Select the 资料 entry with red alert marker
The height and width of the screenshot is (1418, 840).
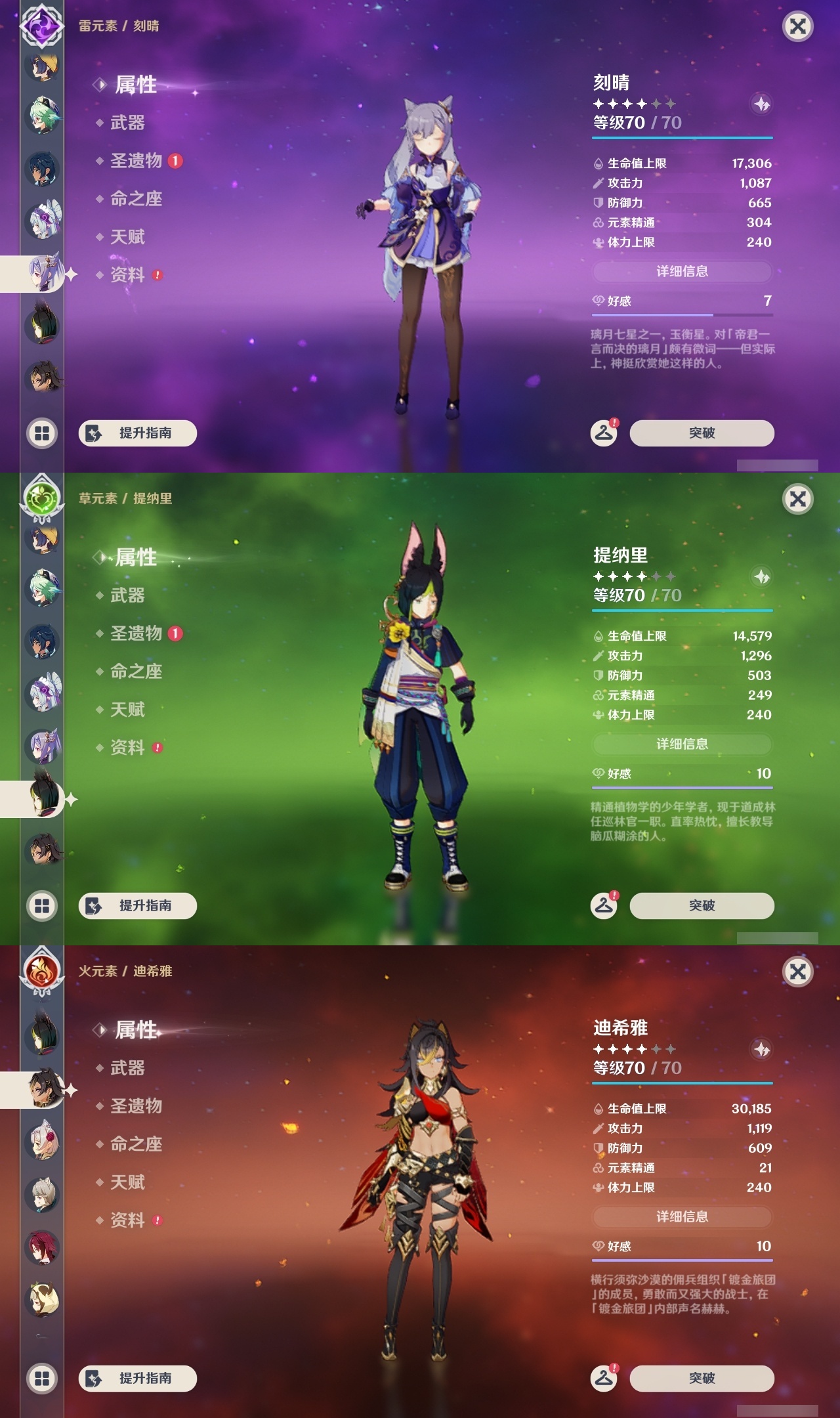(129, 275)
